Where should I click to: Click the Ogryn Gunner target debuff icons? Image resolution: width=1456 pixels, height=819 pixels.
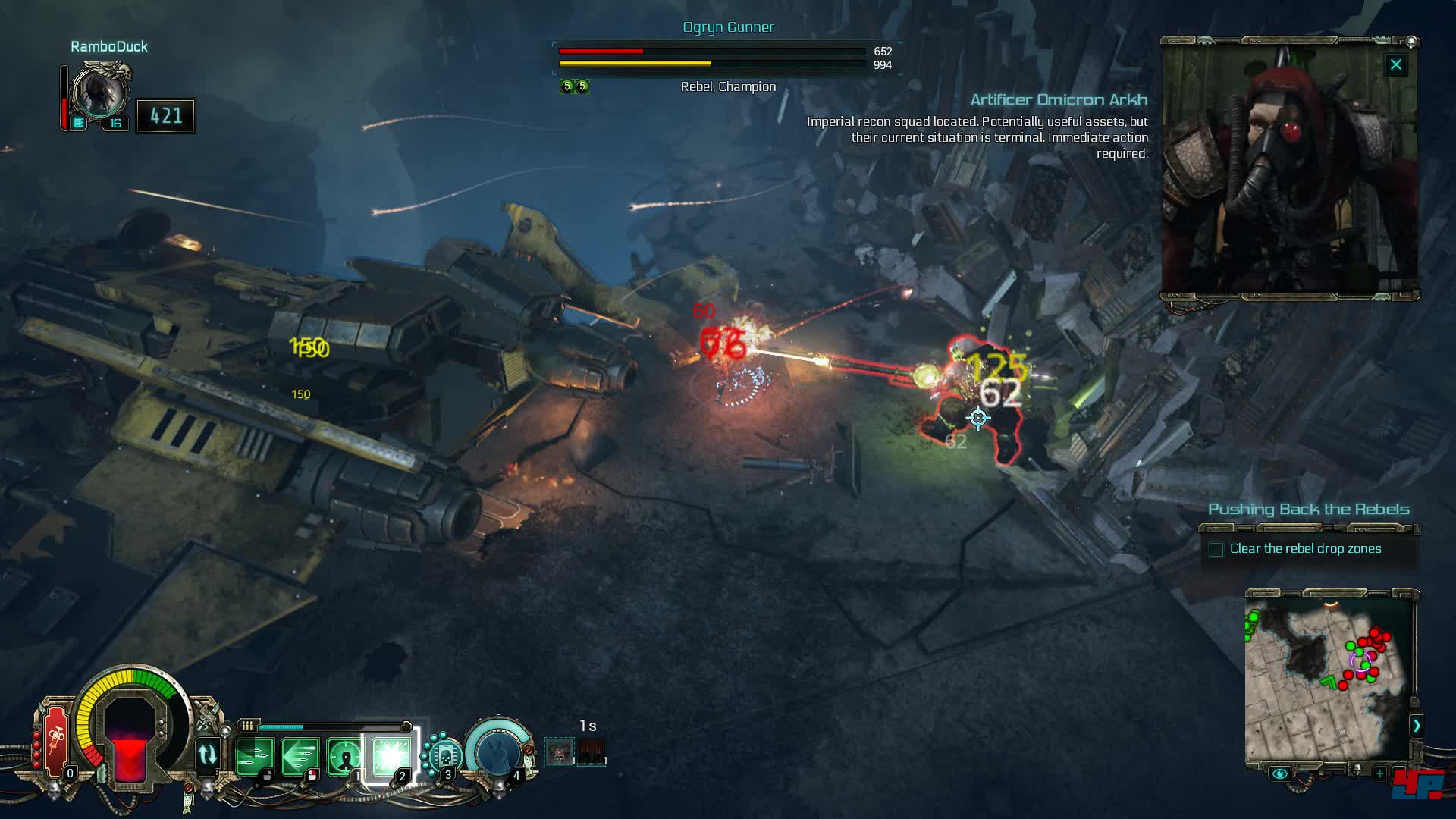click(x=574, y=86)
